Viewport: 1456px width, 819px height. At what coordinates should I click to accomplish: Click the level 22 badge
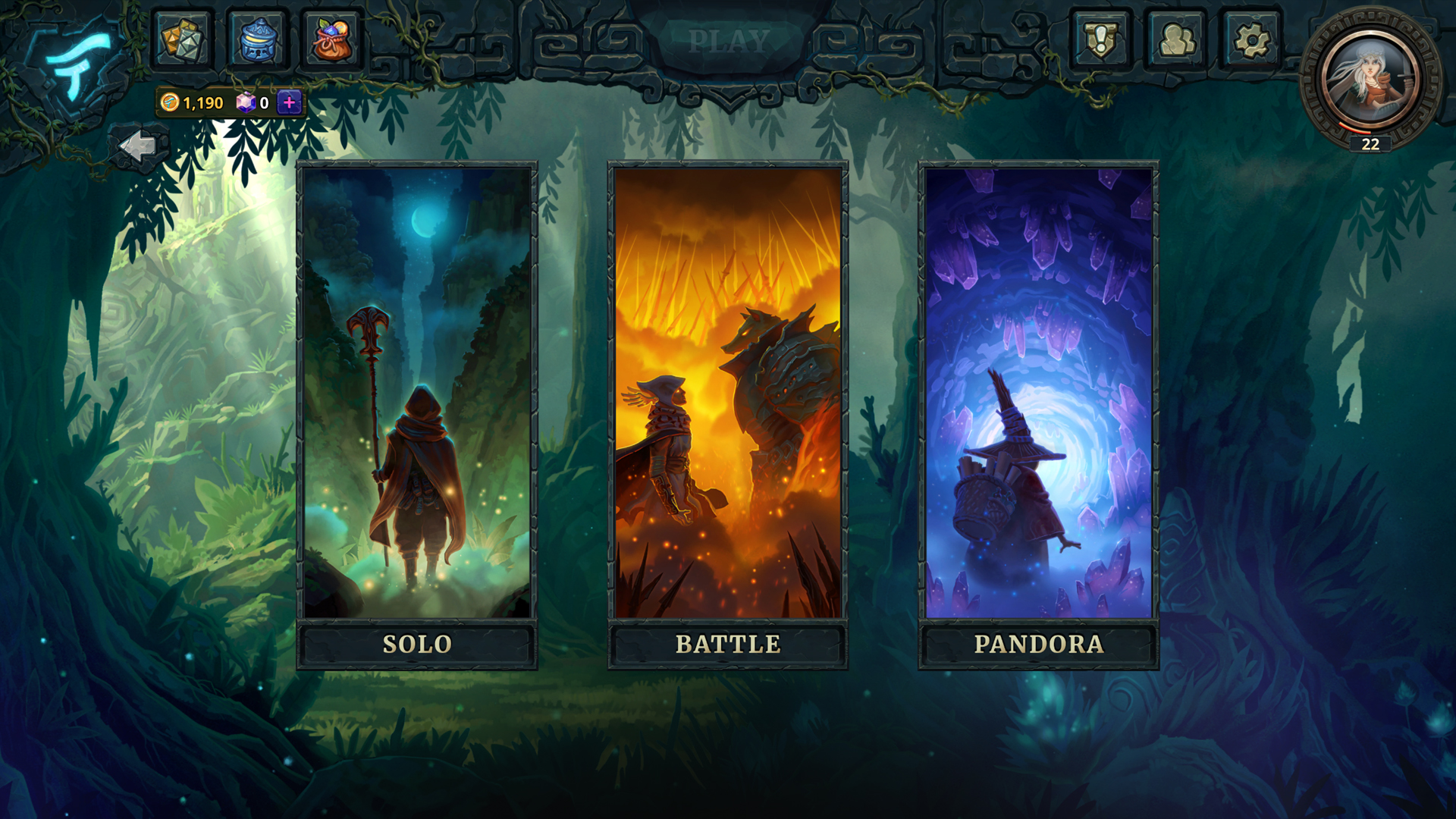pyautogui.click(x=1370, y=143)
